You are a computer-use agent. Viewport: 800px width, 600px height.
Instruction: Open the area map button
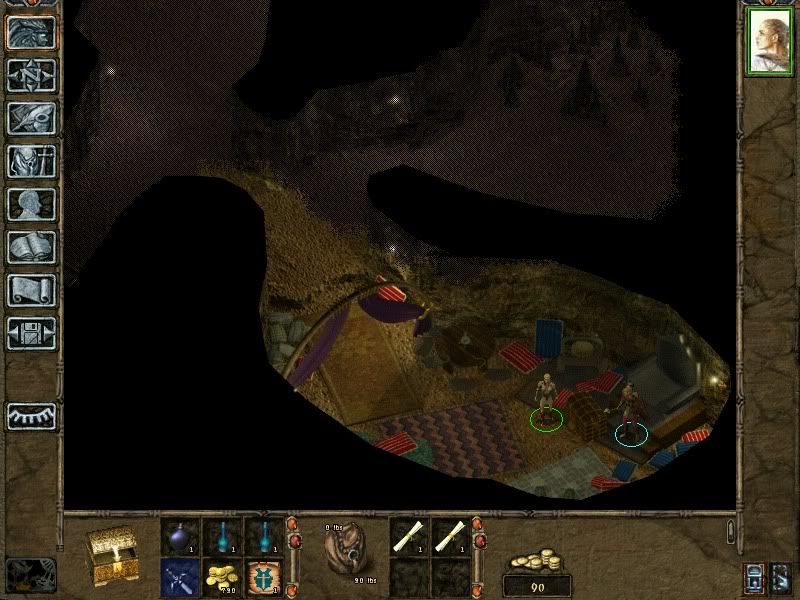click(x=31, y=75)
